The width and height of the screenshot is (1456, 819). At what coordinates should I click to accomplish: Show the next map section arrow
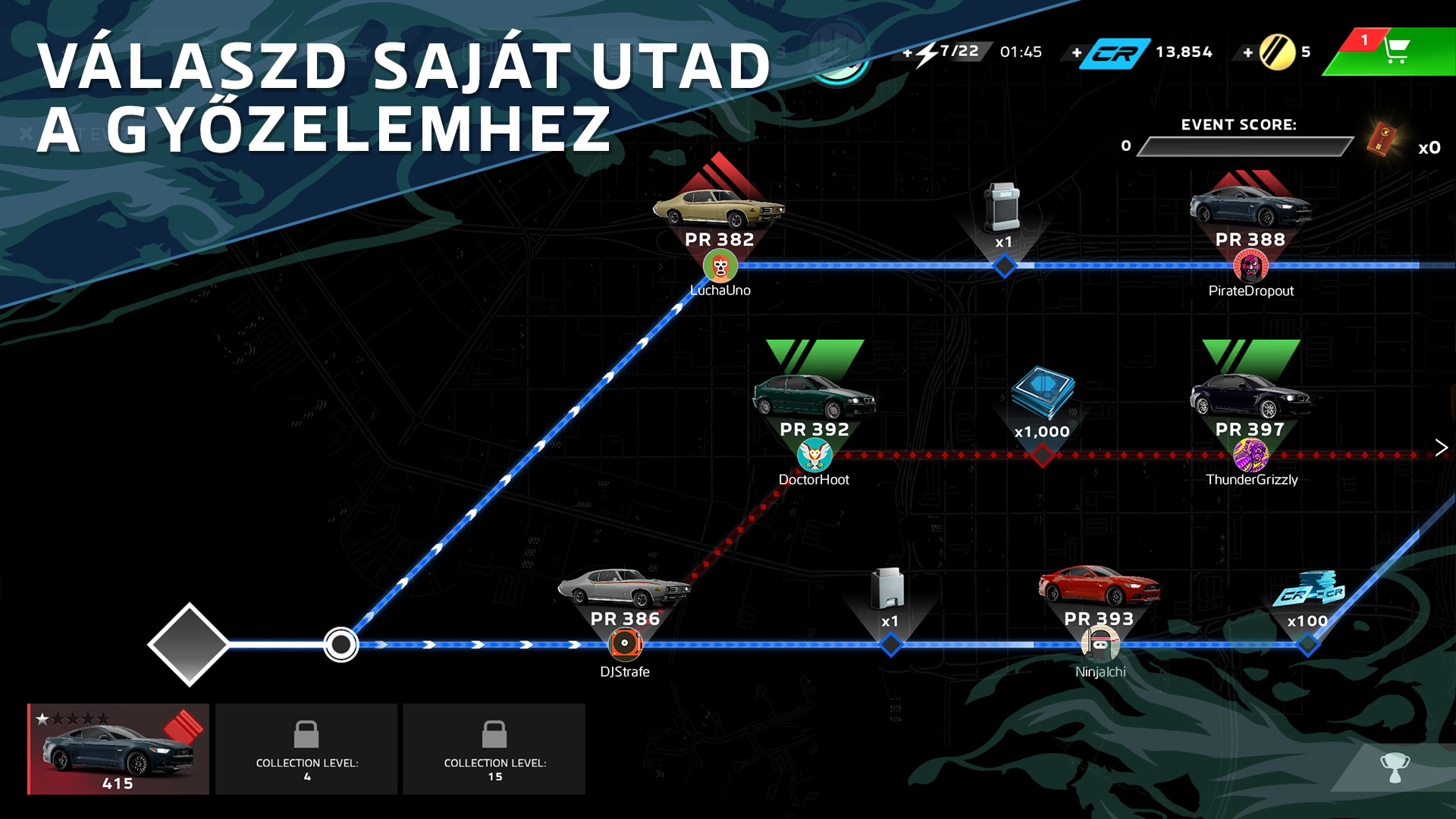click(x=1441, y=447)
